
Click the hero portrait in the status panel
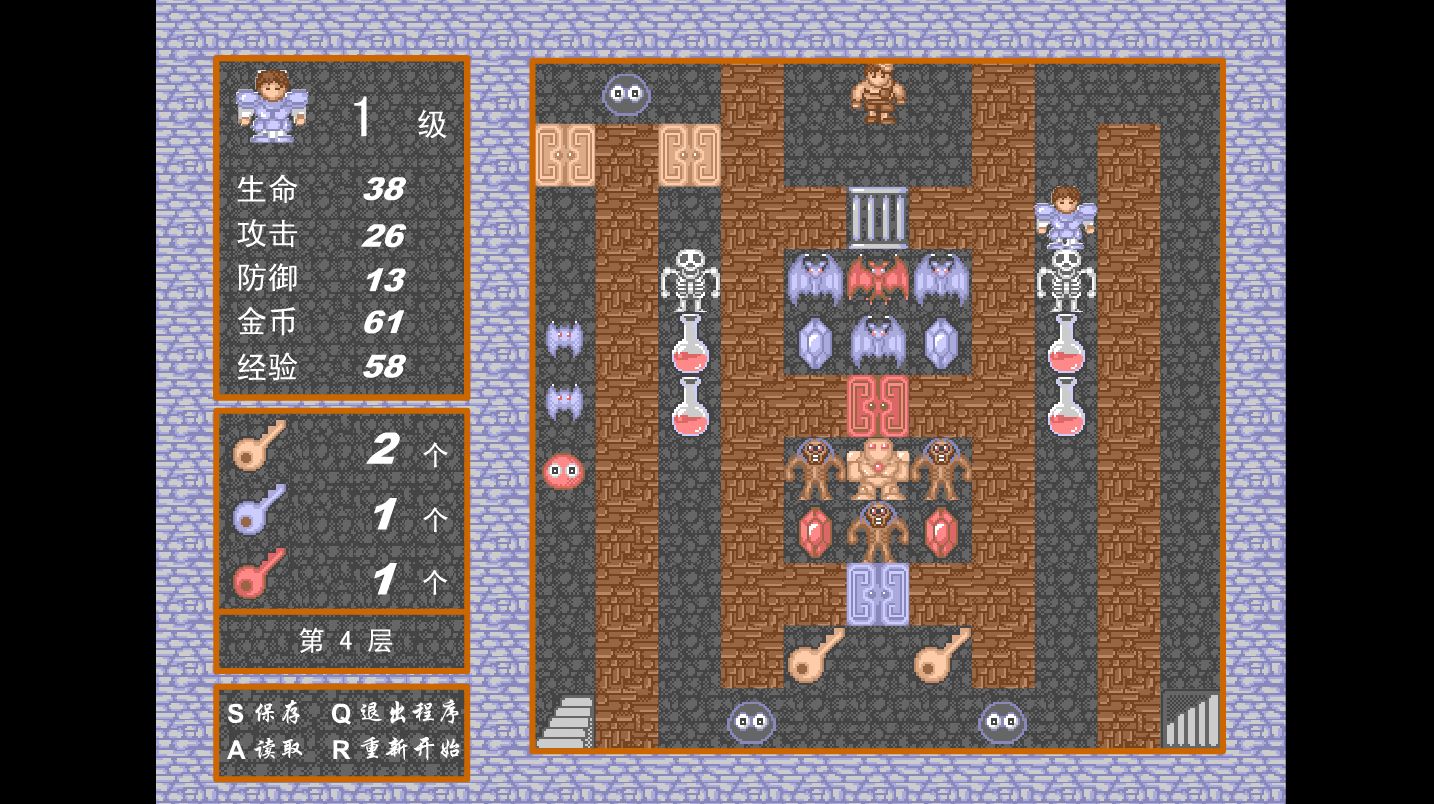coord(272,105)
